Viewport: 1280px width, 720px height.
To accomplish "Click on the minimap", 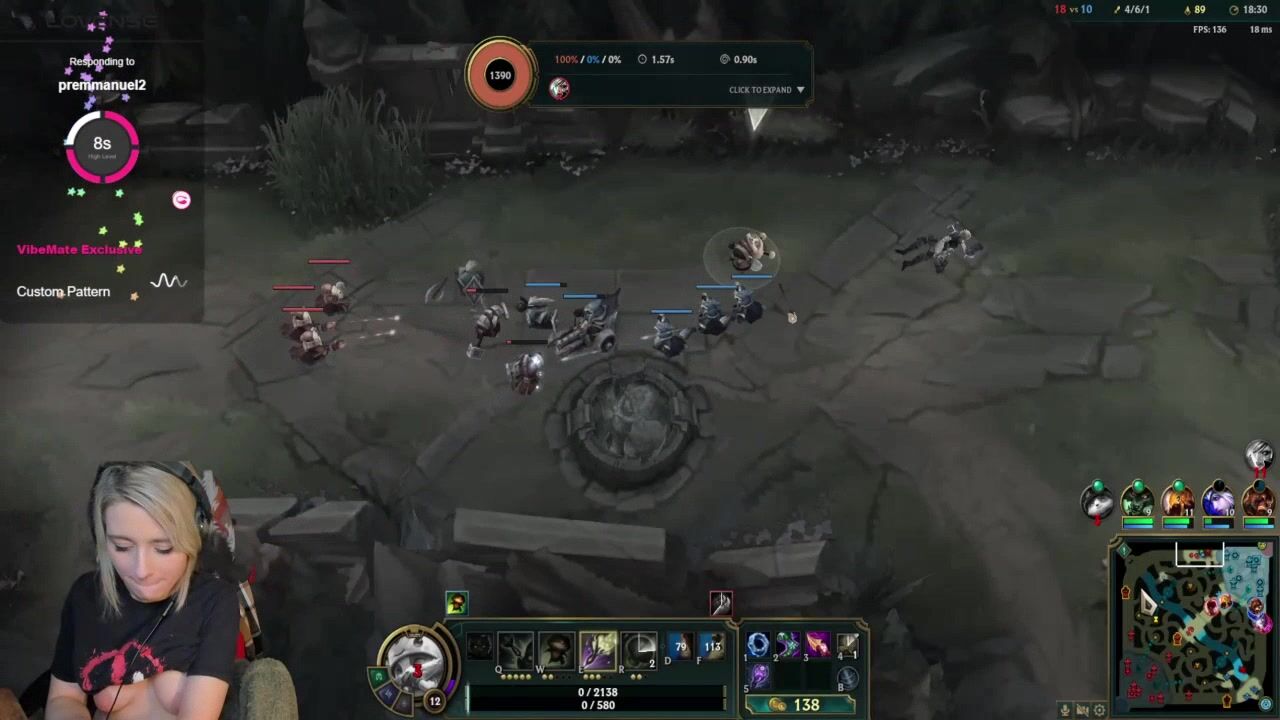I will click(x=1192, y=630).
